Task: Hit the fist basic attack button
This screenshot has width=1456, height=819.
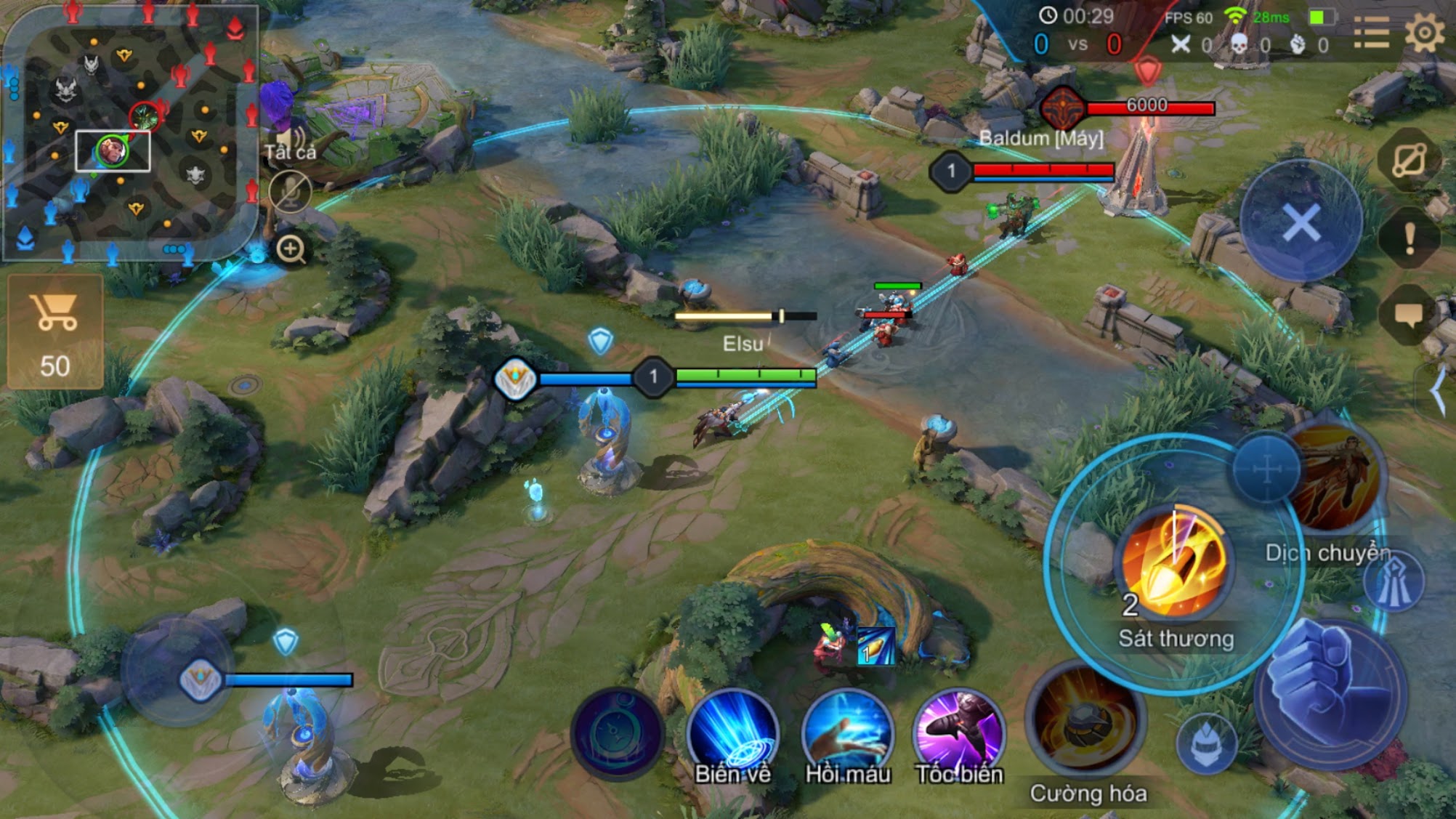Action: pos(1331,690)
